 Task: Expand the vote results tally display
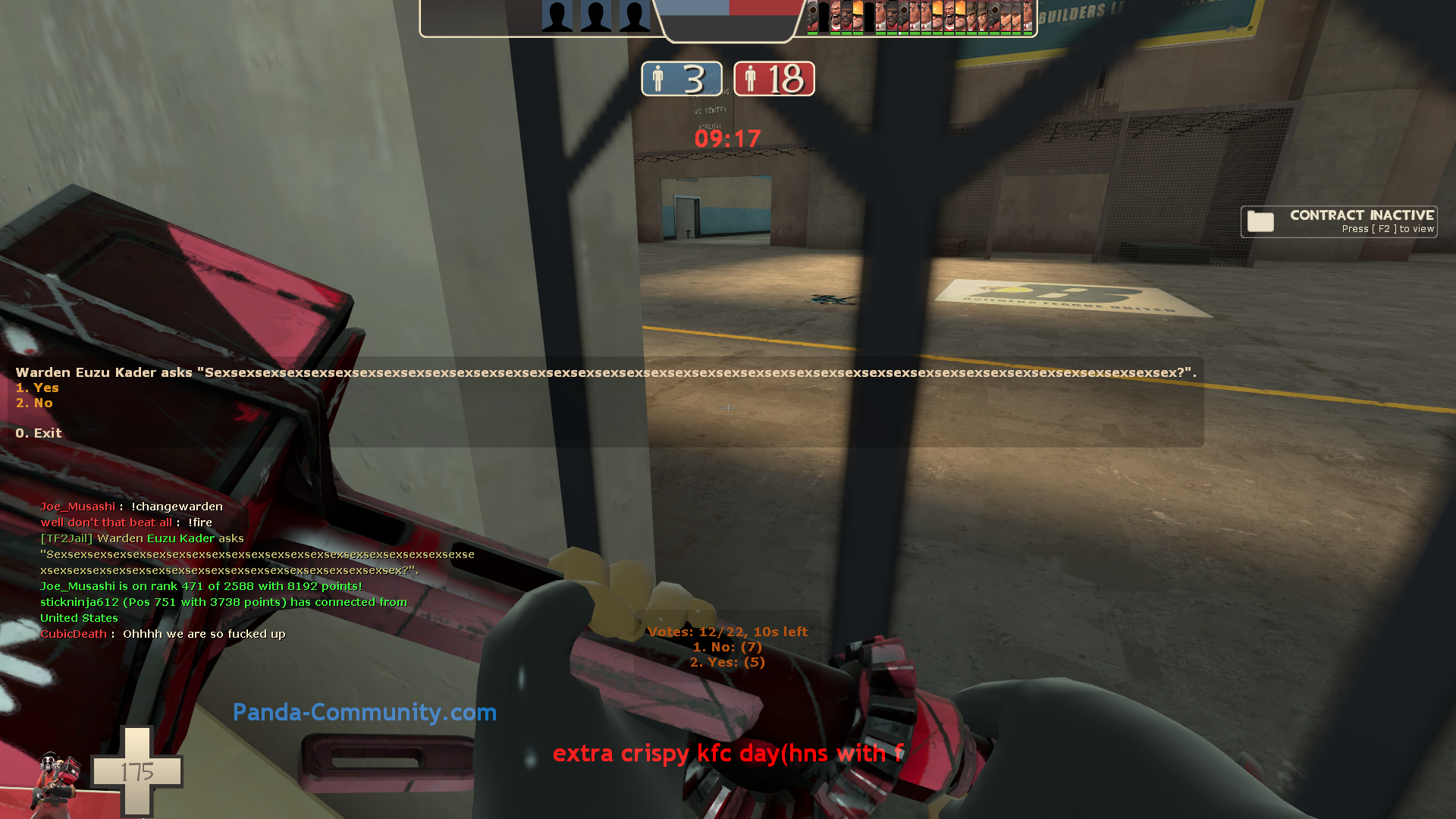coord(728,647)
